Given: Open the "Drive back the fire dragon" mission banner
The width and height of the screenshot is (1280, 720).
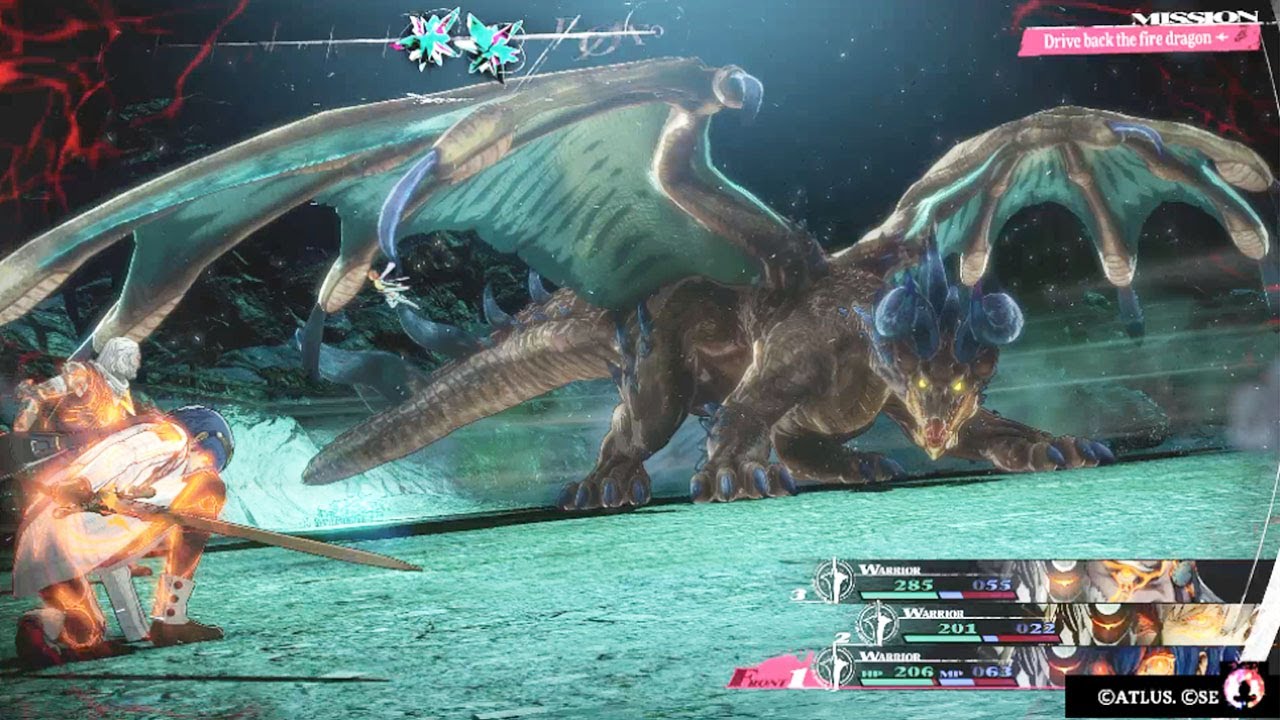Looking at the screenshot, I should (x=1138, y=40).
